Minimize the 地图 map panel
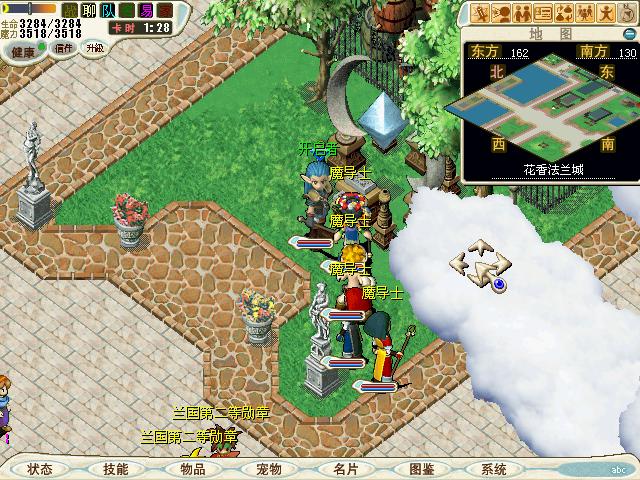Image resolution: width=640 pixels, height=480 pixels. (629, 32)
